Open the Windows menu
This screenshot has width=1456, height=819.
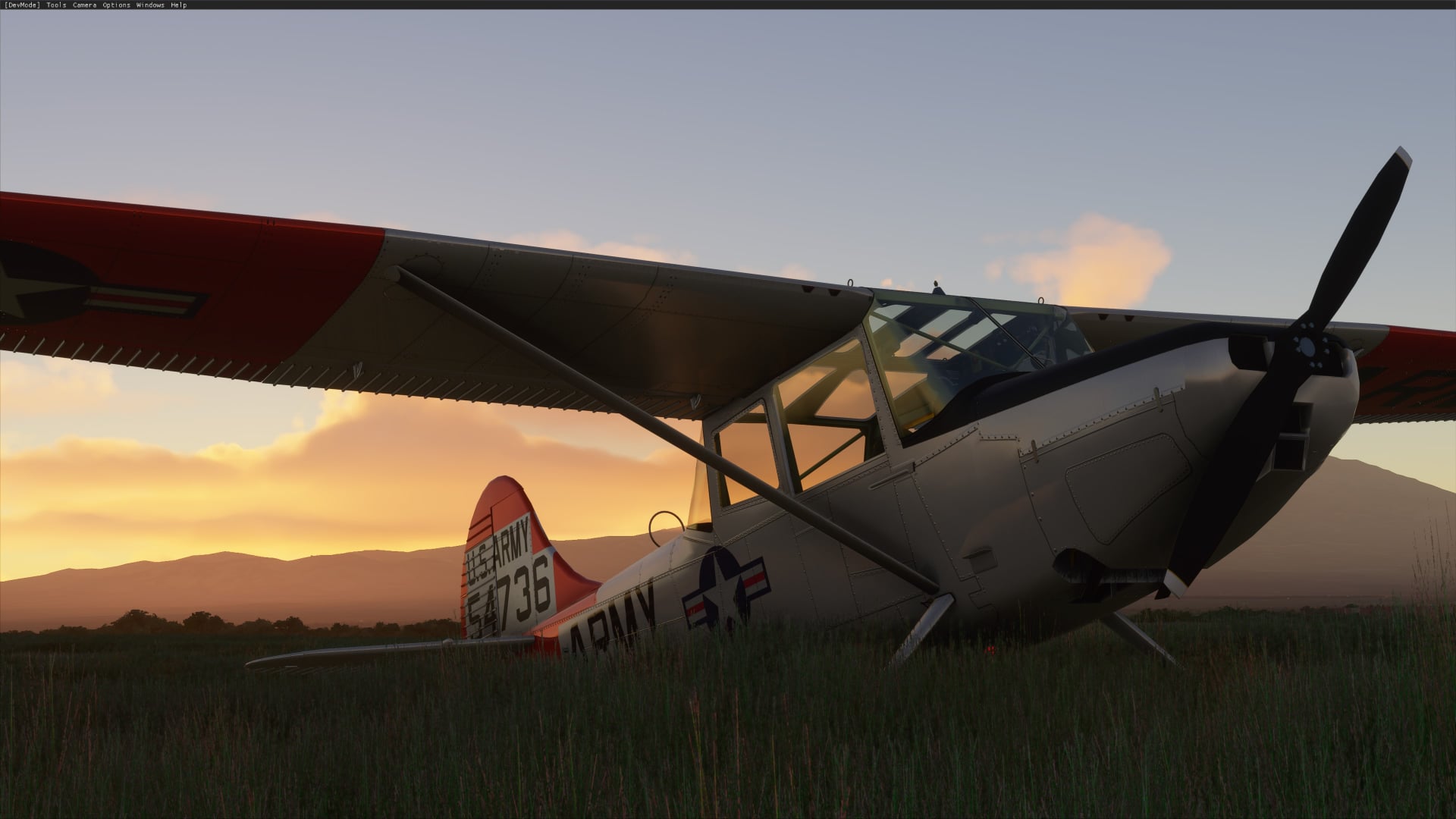tap(150, 5)
